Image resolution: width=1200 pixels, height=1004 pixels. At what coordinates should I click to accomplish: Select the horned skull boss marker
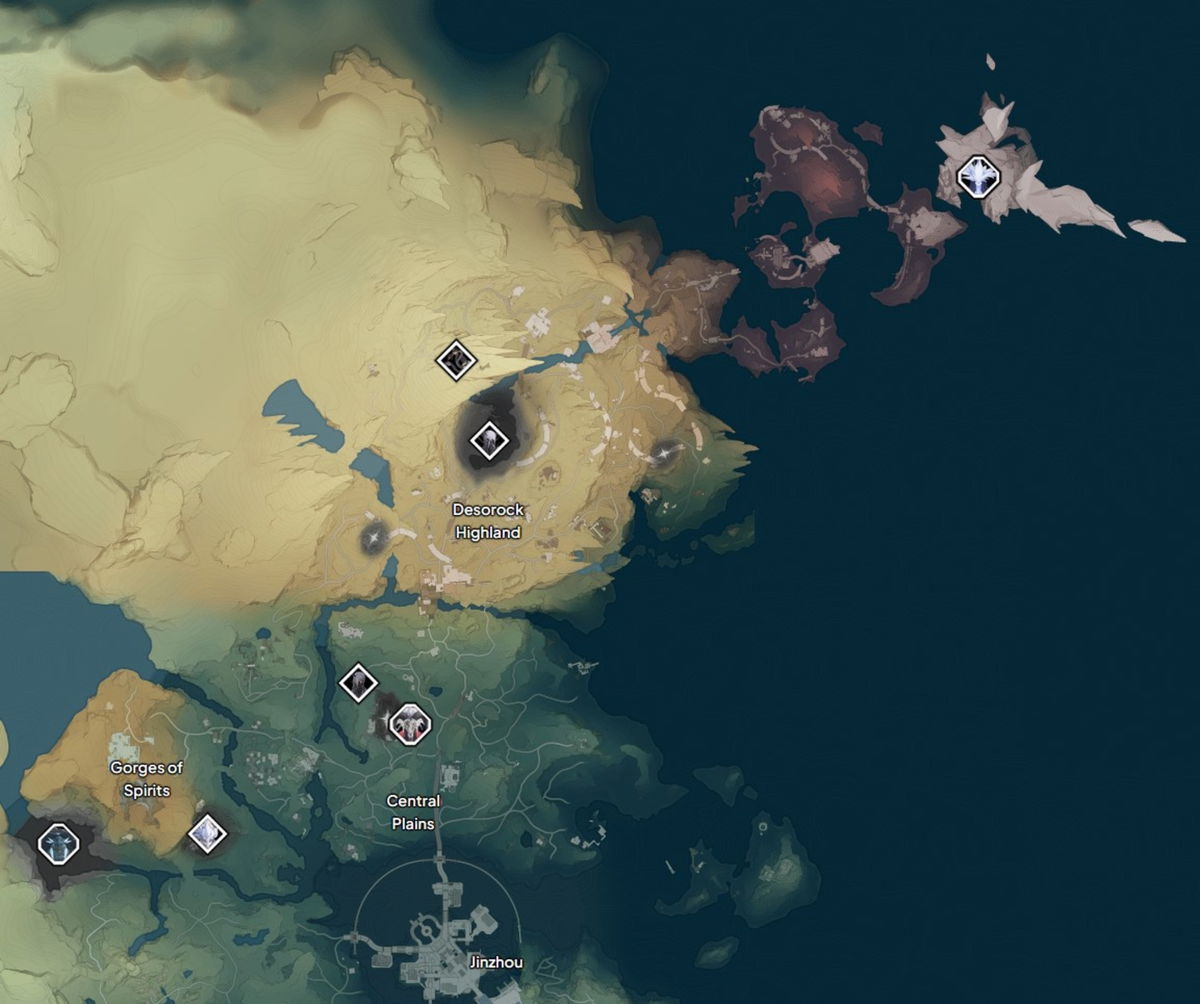pos(409,723)
